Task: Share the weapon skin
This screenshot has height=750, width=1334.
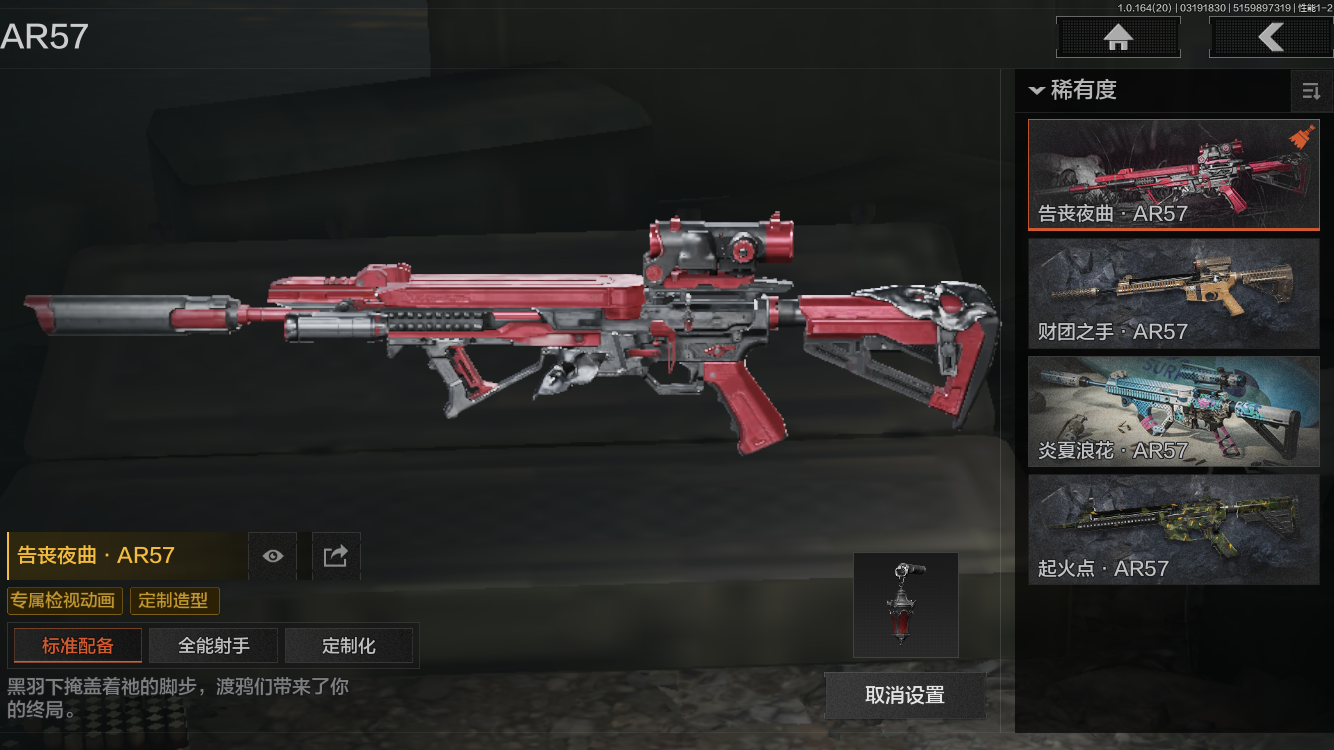Action: (336, 556)
